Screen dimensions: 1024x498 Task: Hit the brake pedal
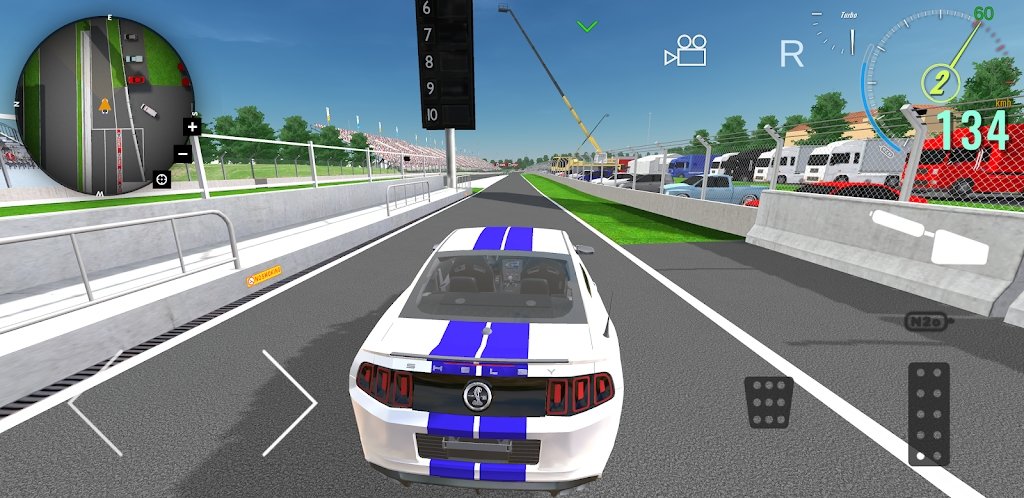tap(769, 402)
